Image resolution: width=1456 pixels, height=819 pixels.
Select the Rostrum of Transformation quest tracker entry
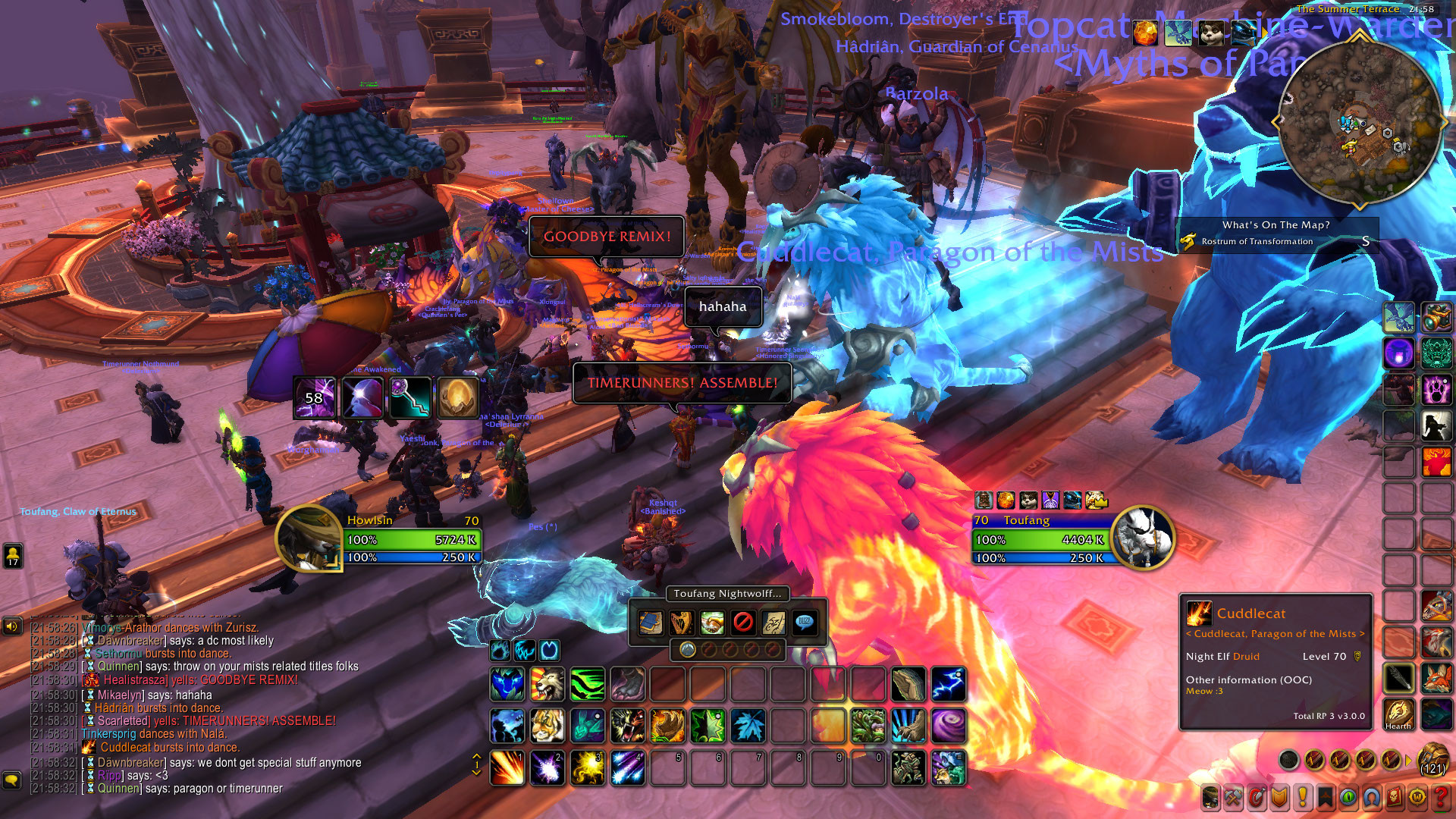(x=1257, y=242)
